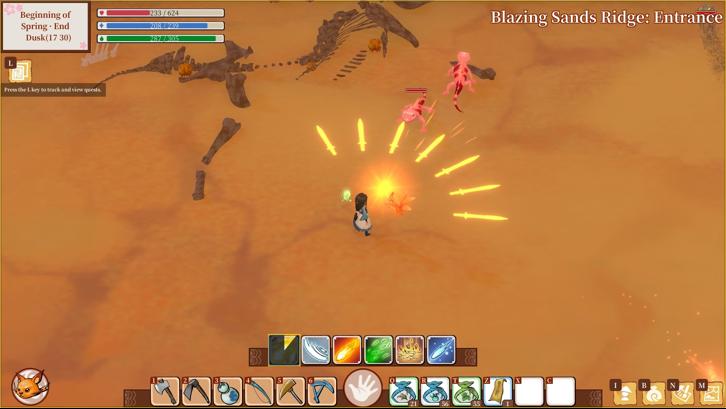
Task: Activate the white wind slash skill
Action: [x=316, y=350]
